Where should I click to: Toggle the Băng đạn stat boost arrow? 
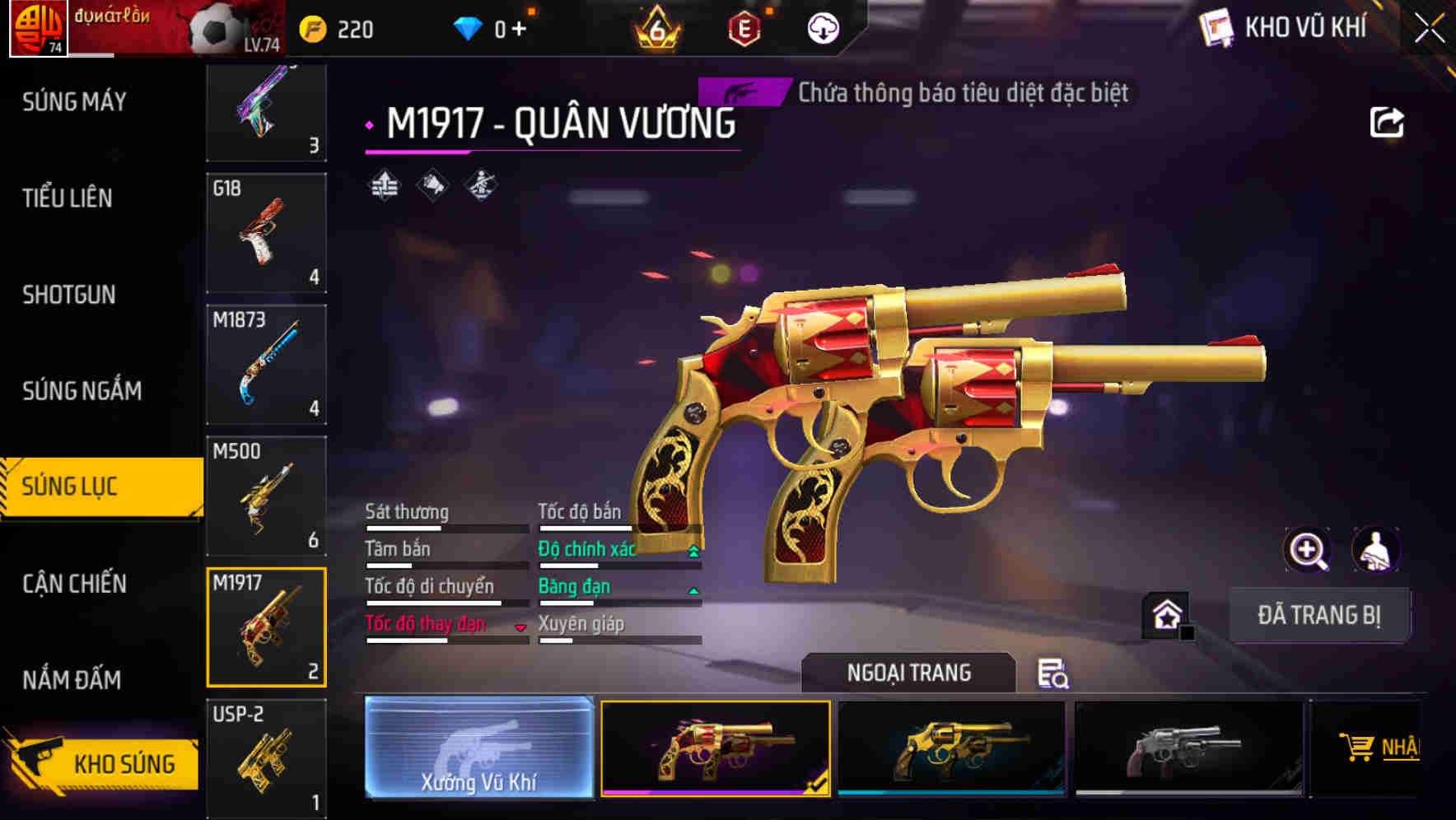(x=692, y=590)
